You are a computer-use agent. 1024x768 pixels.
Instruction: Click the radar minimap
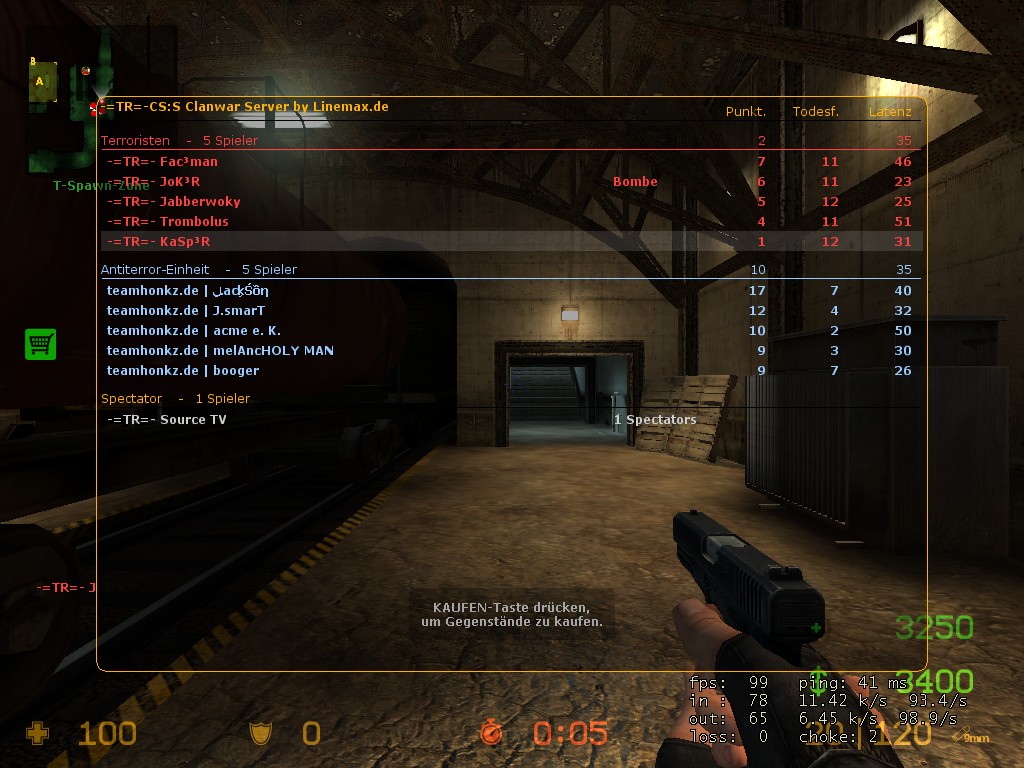64,115
